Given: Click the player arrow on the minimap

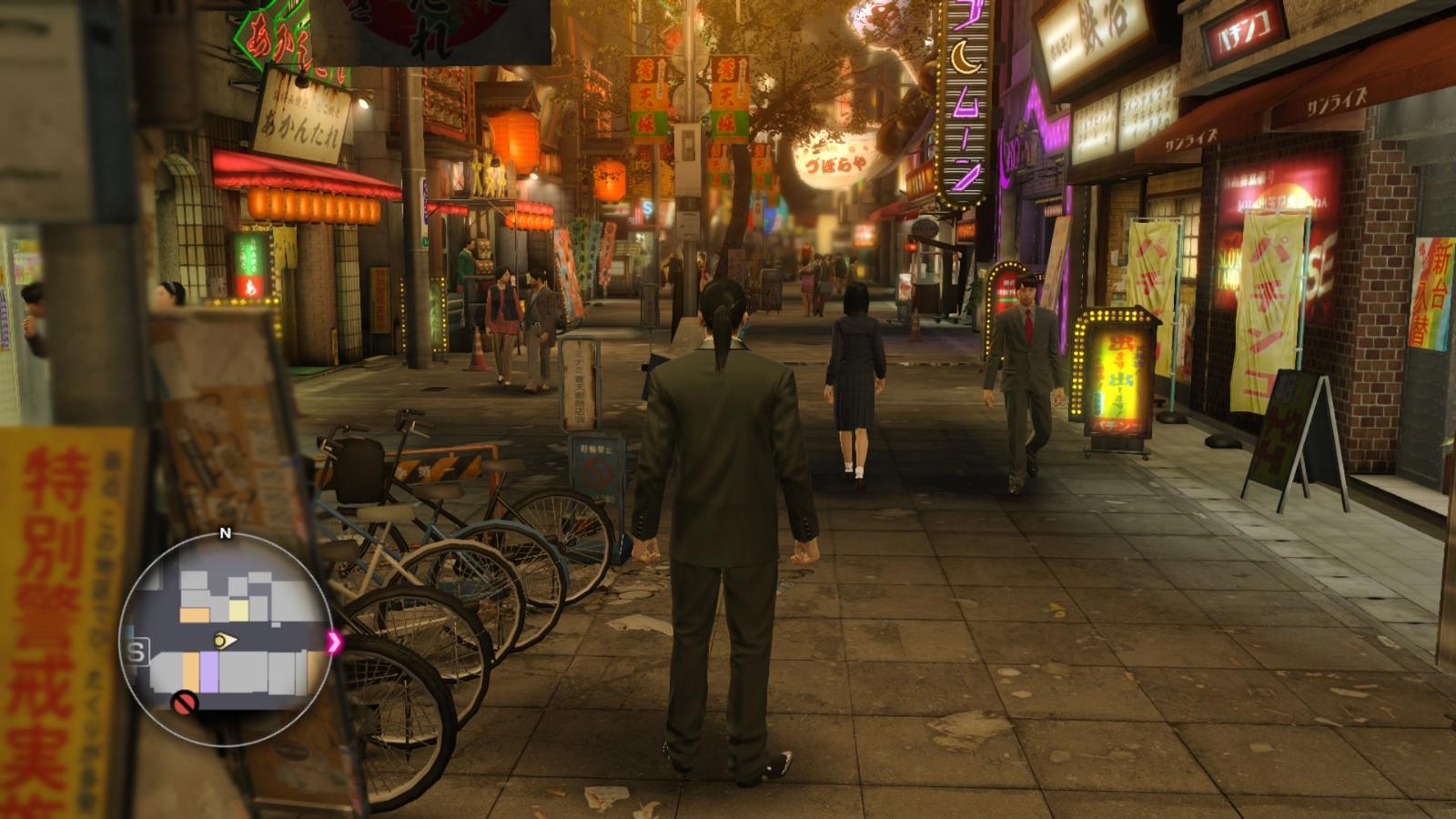Looking at the screenshot, I should pyautogui.click(x=224, y=642).
